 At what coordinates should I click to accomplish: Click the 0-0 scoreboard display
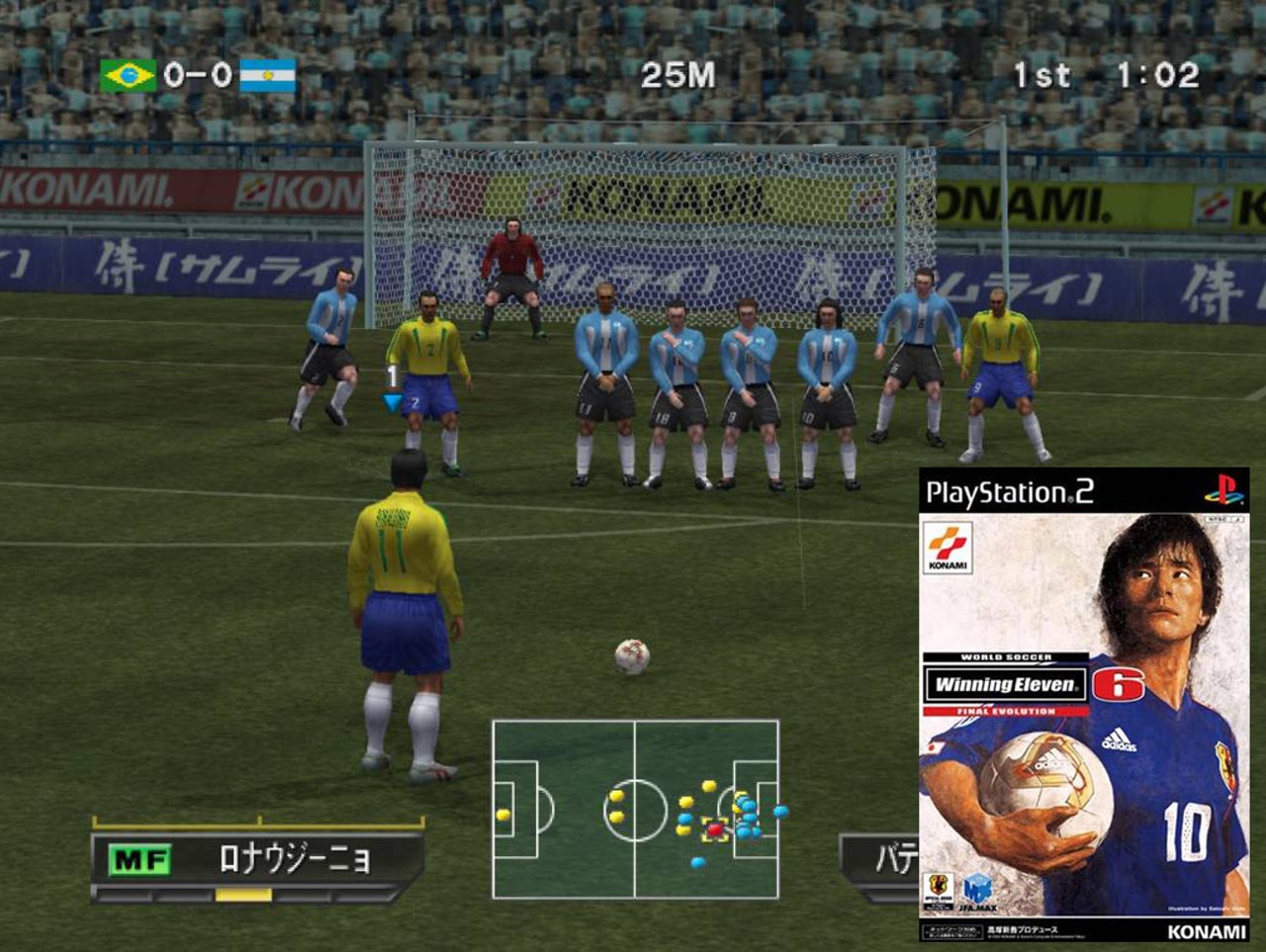[196, 73]
